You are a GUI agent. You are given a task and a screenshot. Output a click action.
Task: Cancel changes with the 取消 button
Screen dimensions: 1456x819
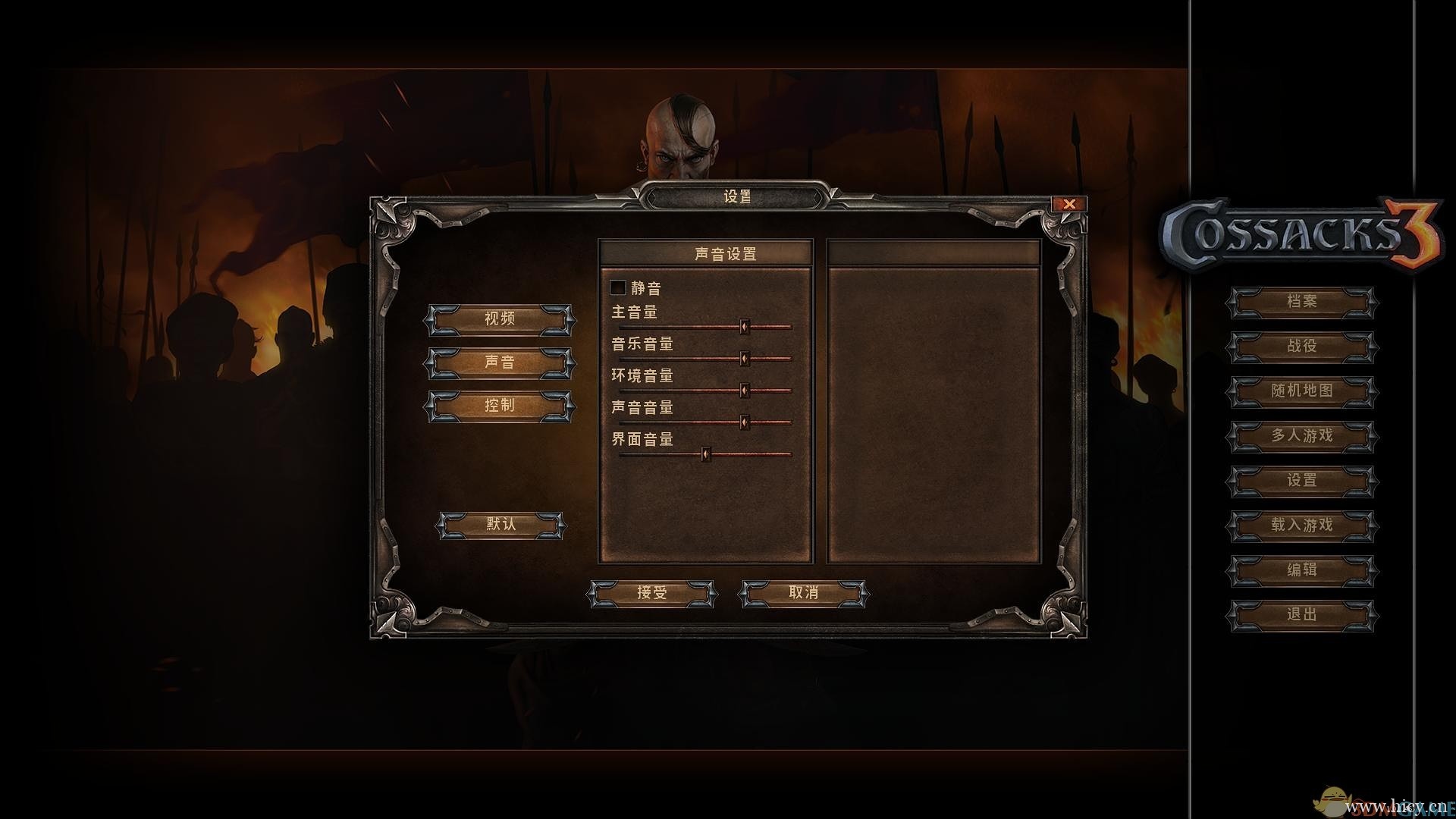pyautogui.click(x=803, y=592)
